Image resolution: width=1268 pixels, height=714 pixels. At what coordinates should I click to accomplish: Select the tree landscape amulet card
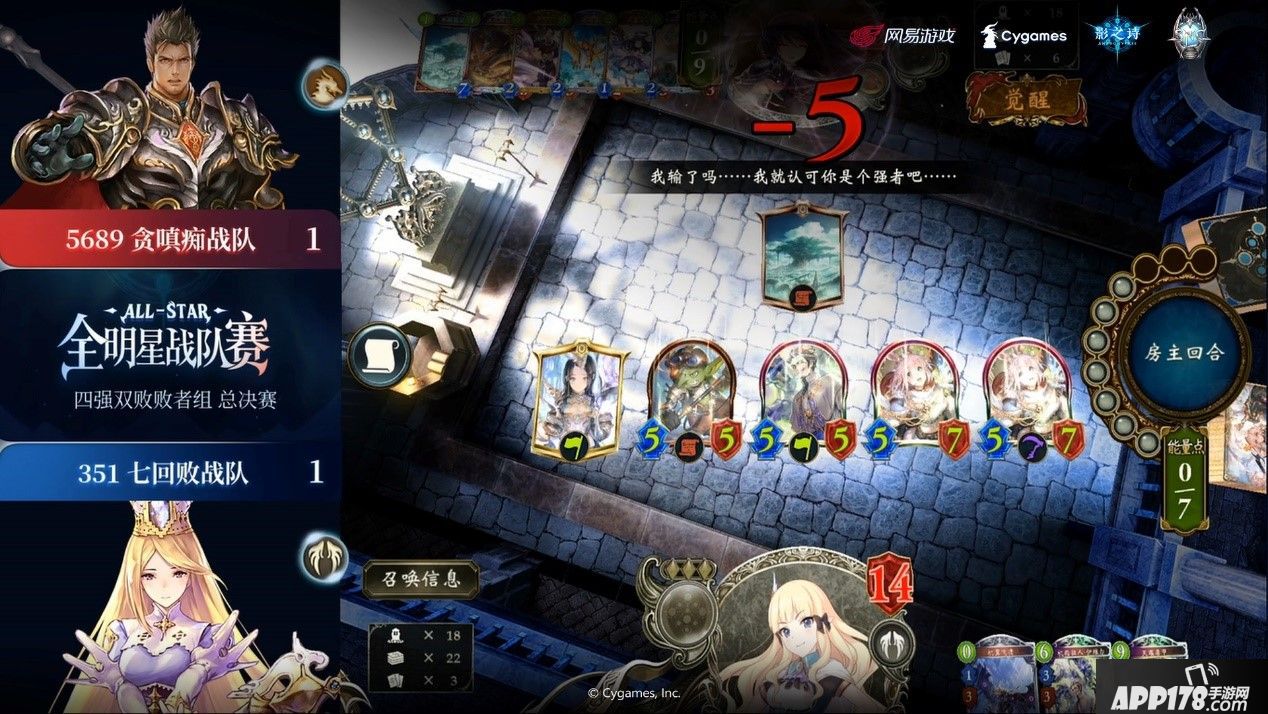(x=800, y=255)
